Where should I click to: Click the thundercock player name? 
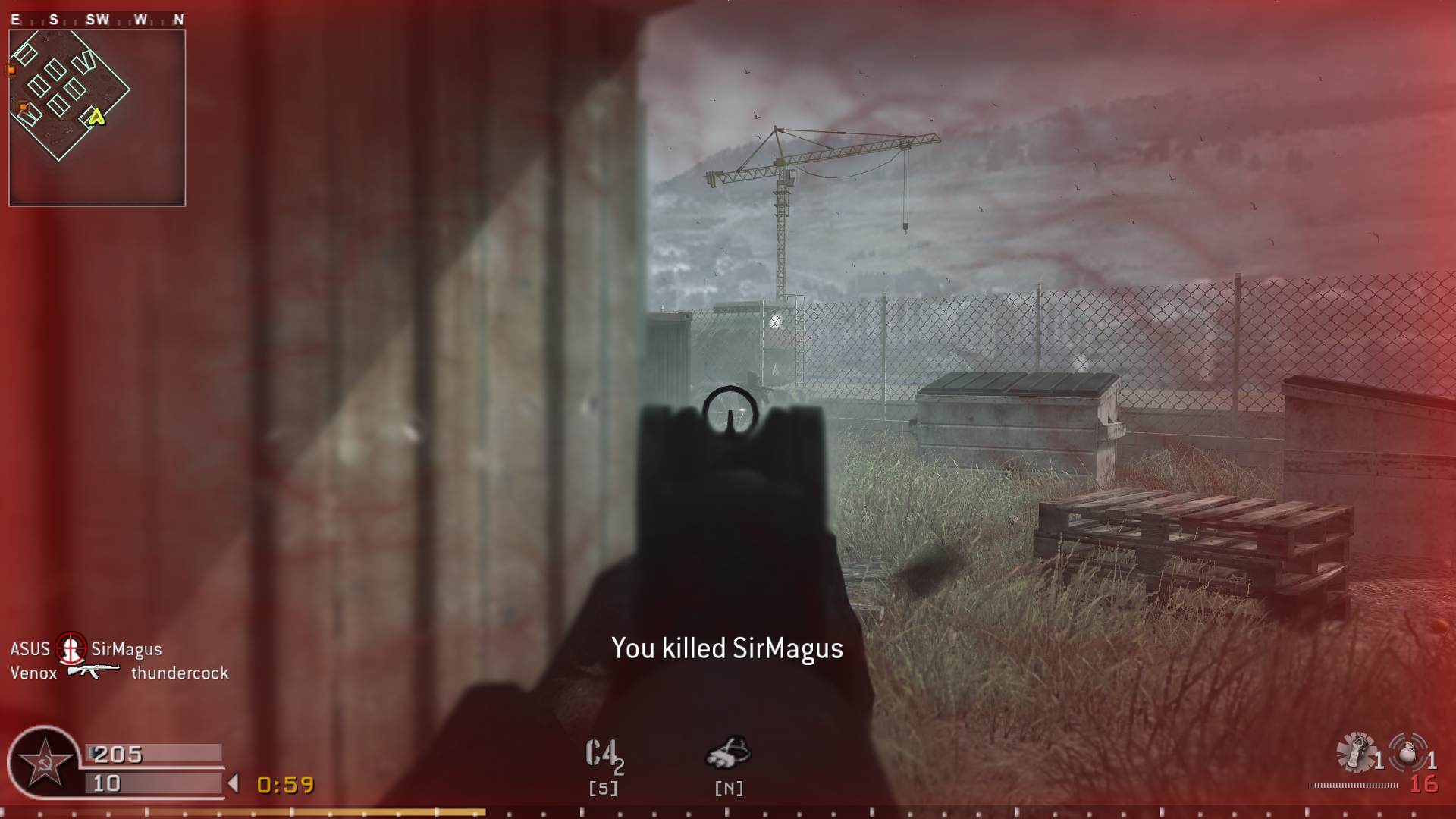click(179, 672)
